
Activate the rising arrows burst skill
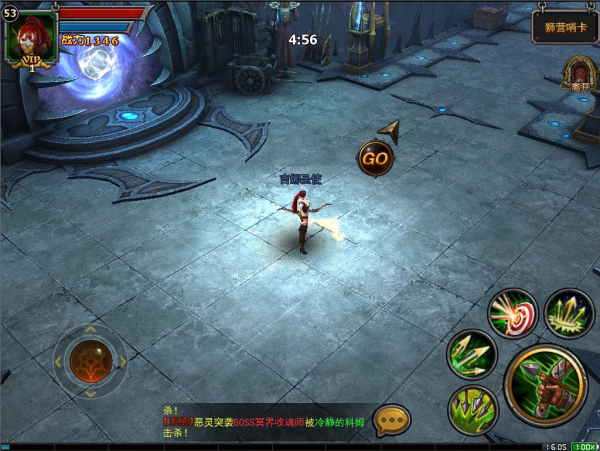[569, 312]
